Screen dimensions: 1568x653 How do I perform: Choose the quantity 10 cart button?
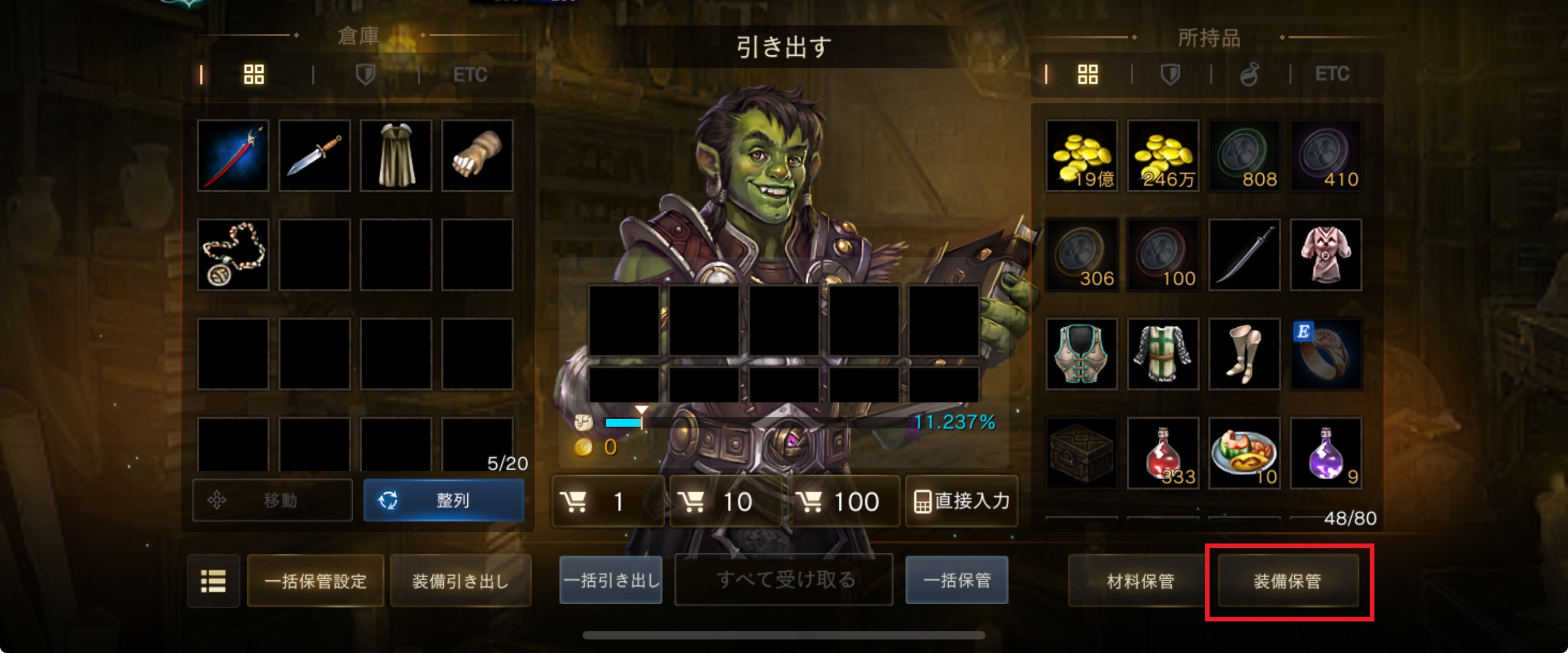coord(725,502)
